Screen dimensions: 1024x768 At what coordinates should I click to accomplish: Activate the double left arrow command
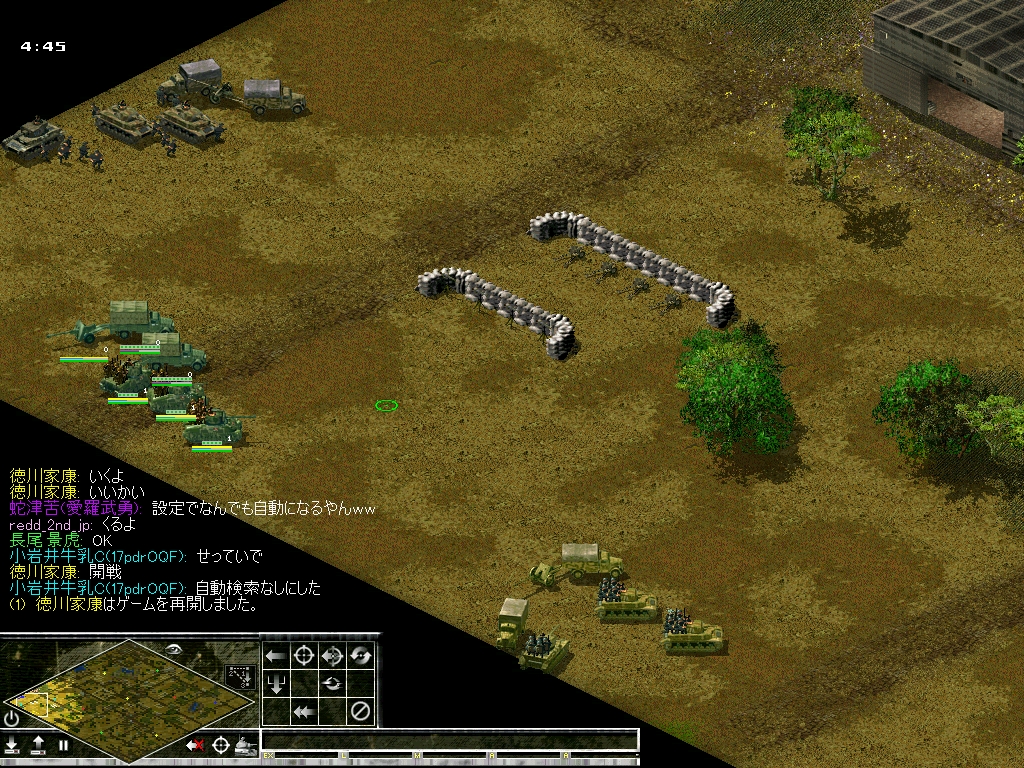coord(304,711)
